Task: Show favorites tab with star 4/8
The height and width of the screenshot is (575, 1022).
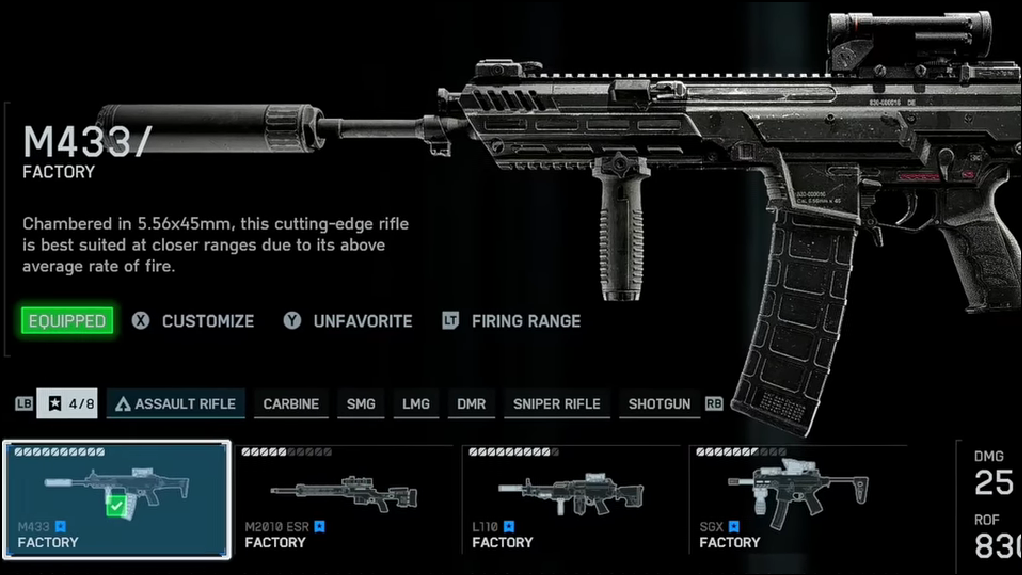Action: pyautogui.click(x=67, y=404)
